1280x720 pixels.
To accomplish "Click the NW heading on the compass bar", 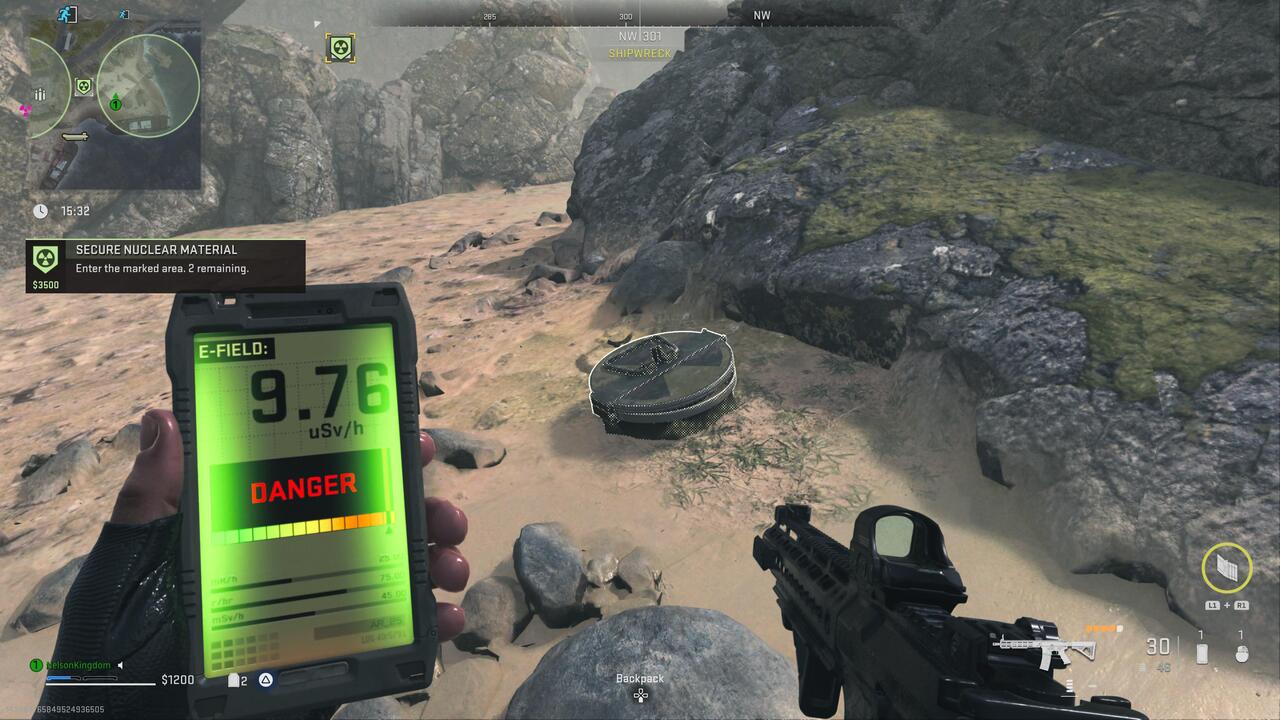I will pos(760,14).
